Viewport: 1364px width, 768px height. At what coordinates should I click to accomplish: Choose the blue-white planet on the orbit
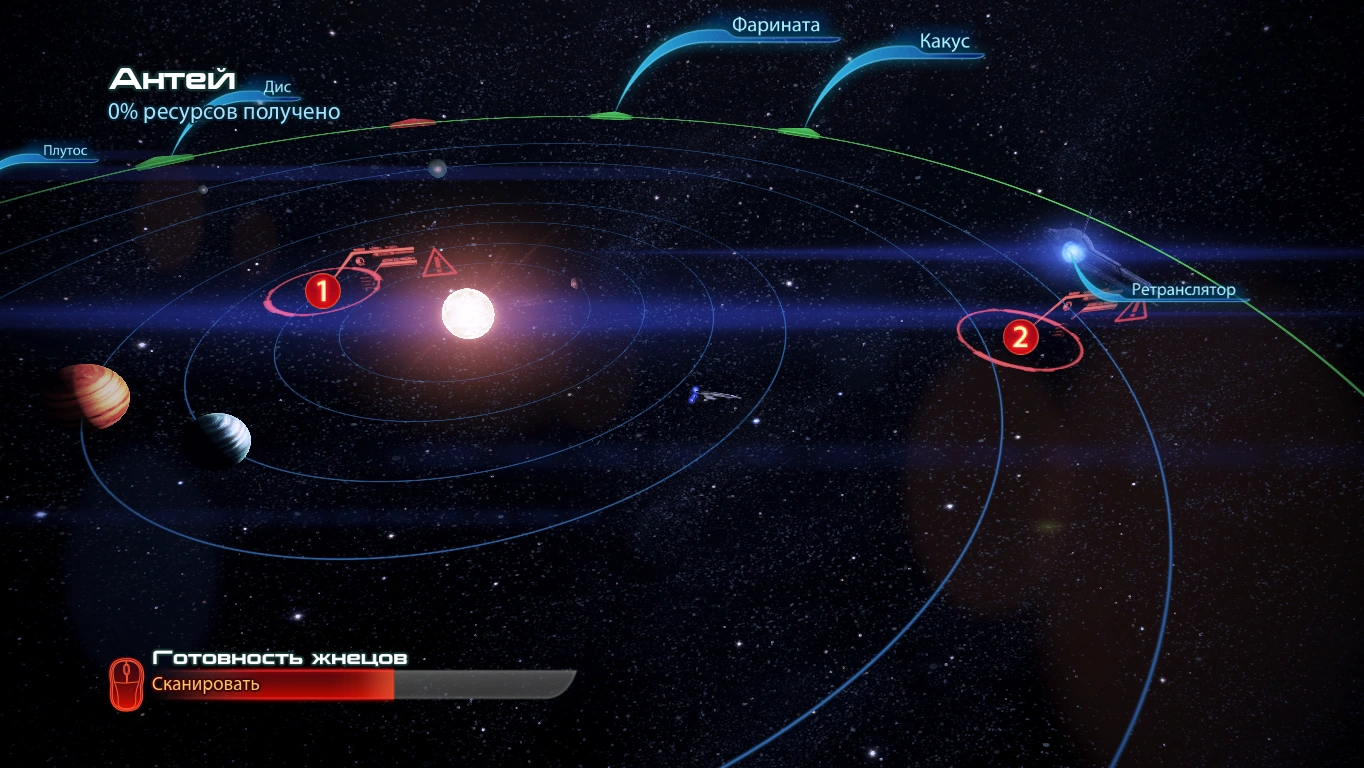click(220, 437)
